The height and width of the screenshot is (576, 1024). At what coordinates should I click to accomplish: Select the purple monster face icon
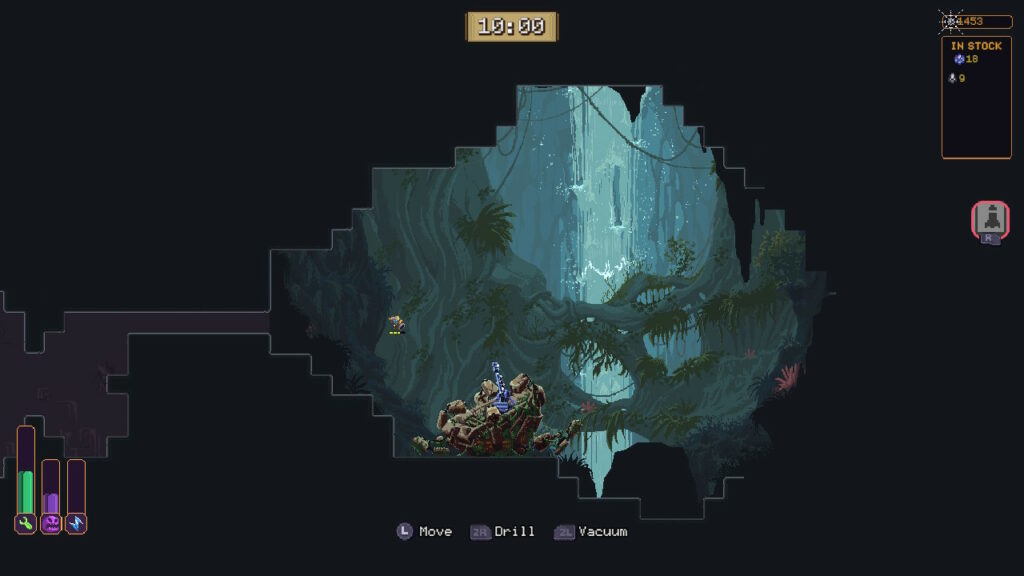pyautogui.click(x=51, y=523)
